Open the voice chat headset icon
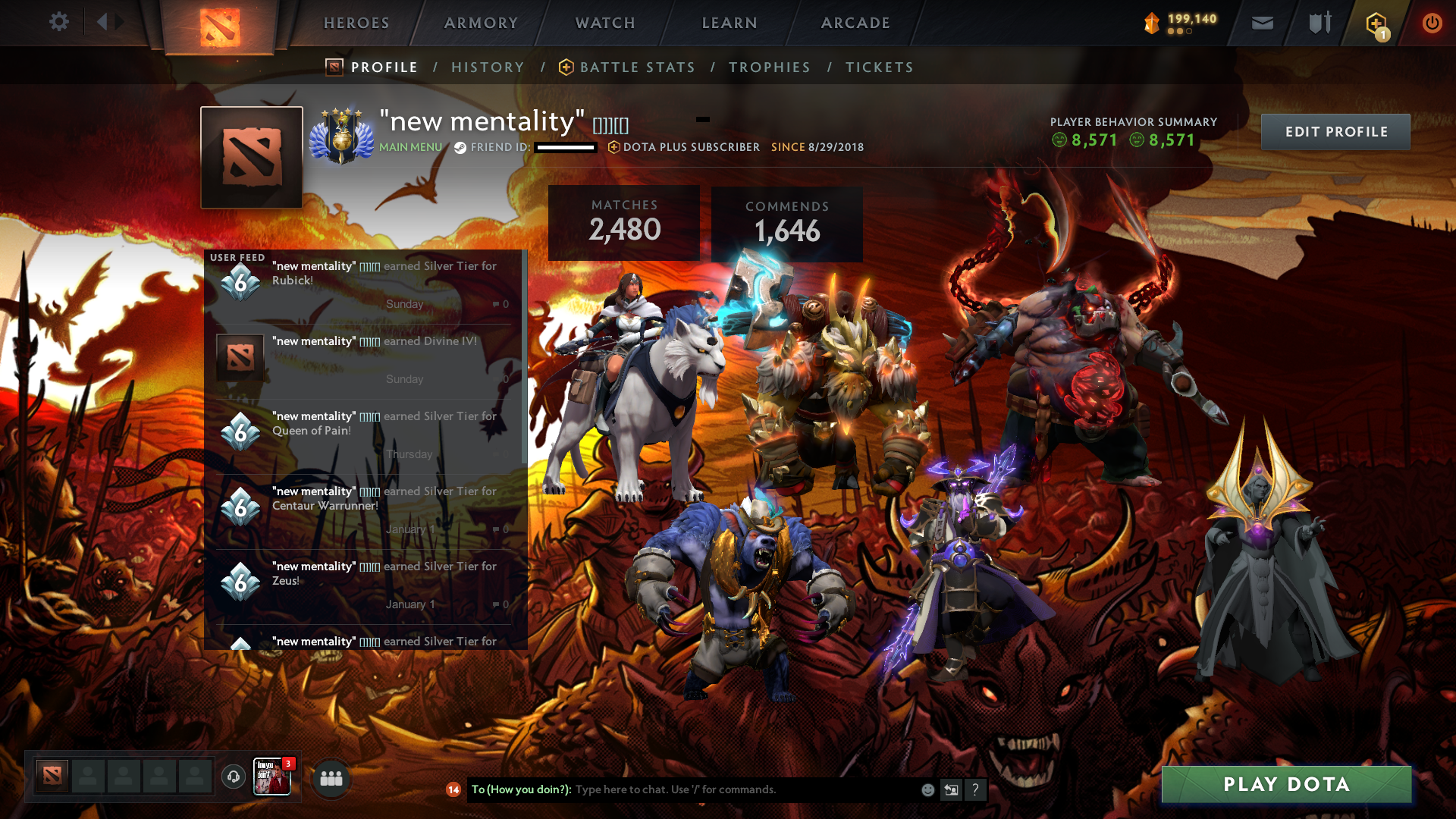This screenshot has height=819, width=1456. [233, 777]
